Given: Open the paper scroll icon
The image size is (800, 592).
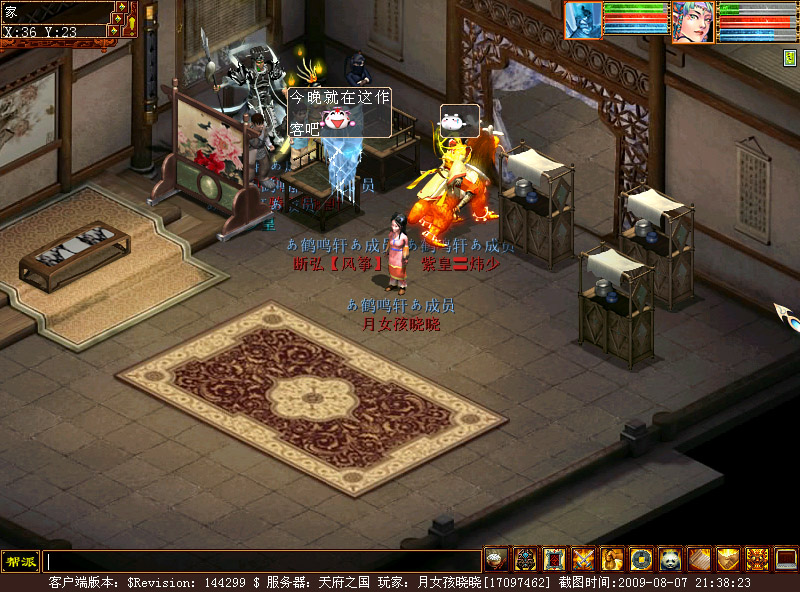Looking at the screenshot, I should tap(699, 560).
